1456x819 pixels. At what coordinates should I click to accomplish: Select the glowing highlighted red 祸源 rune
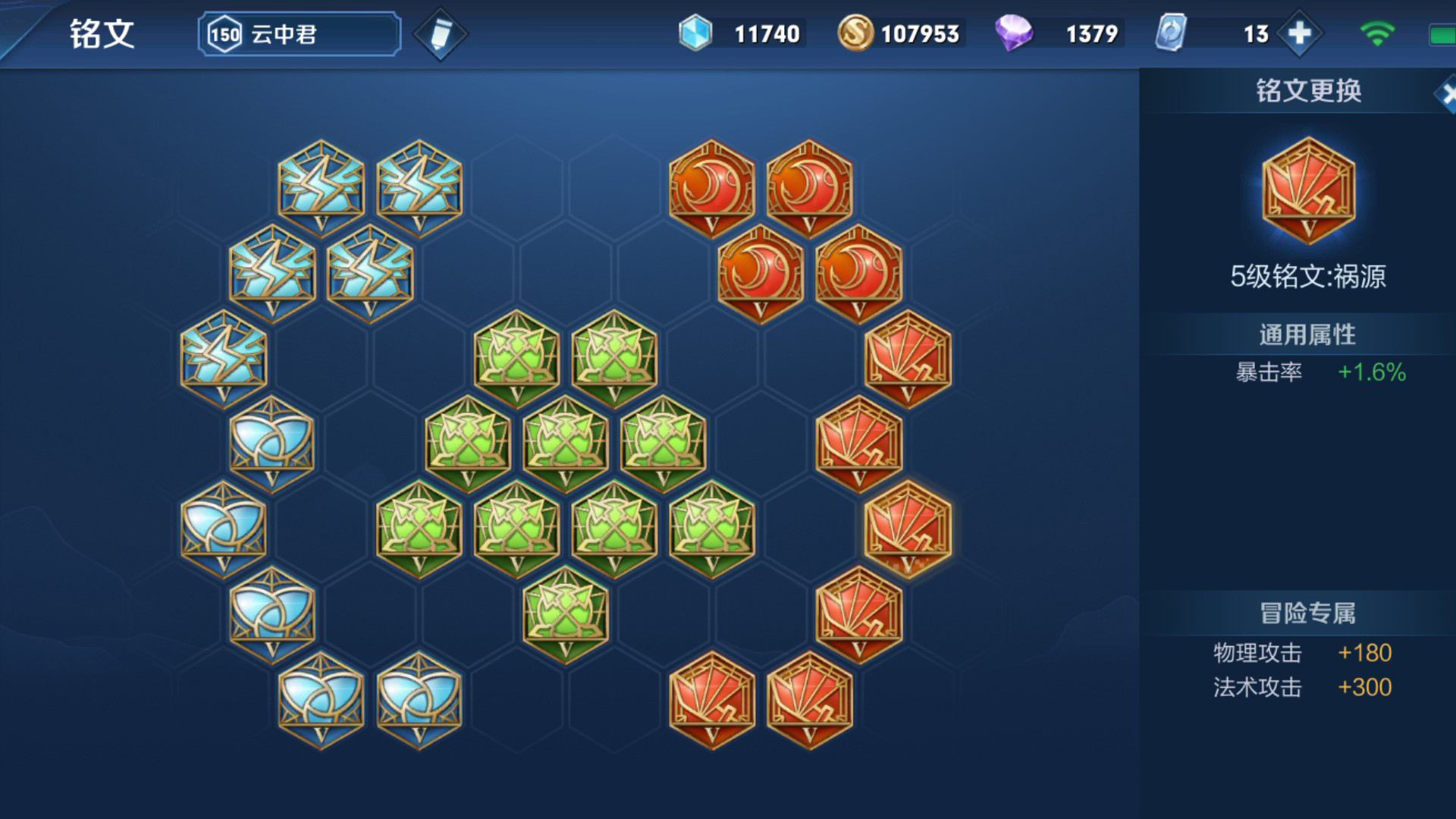(x=907, y=528)
